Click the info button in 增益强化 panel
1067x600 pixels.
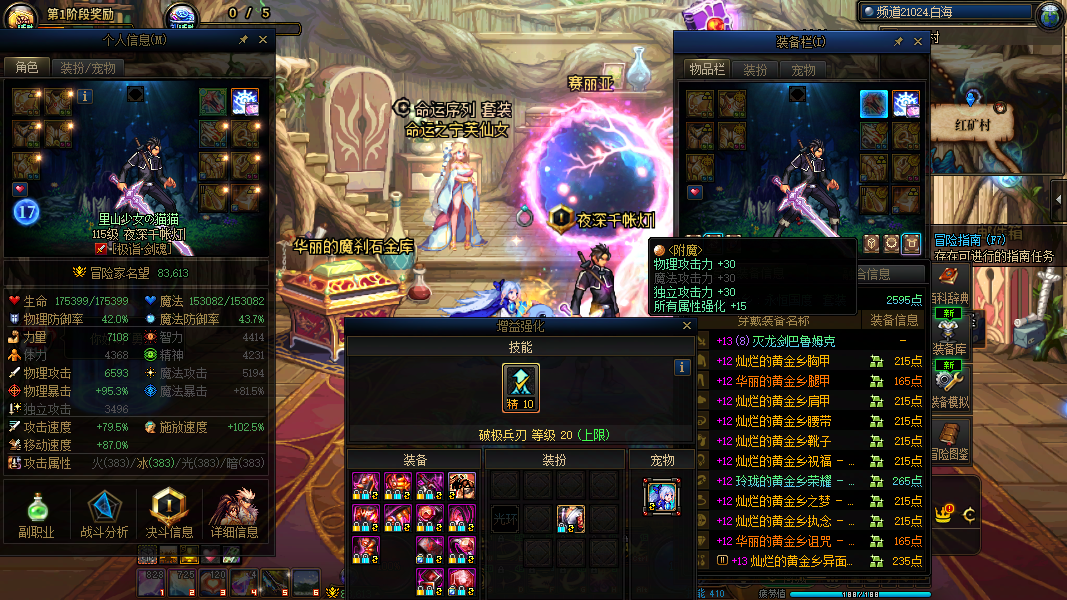(x=682, y=367)
